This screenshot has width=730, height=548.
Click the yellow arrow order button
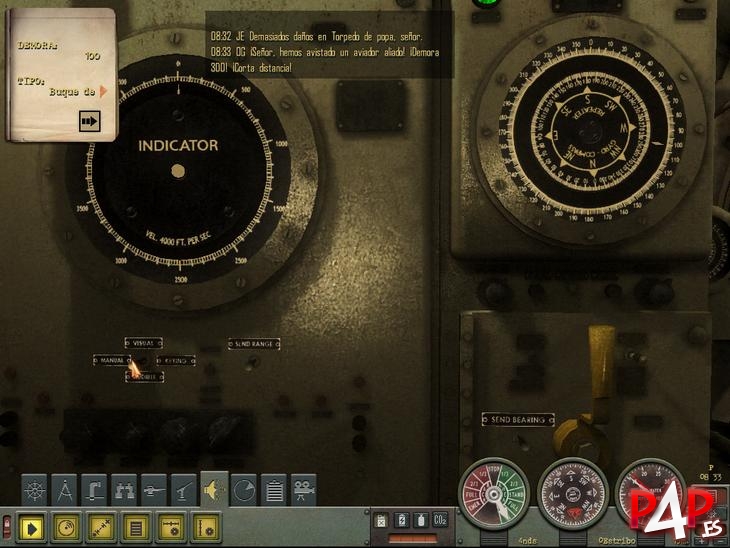31,525
